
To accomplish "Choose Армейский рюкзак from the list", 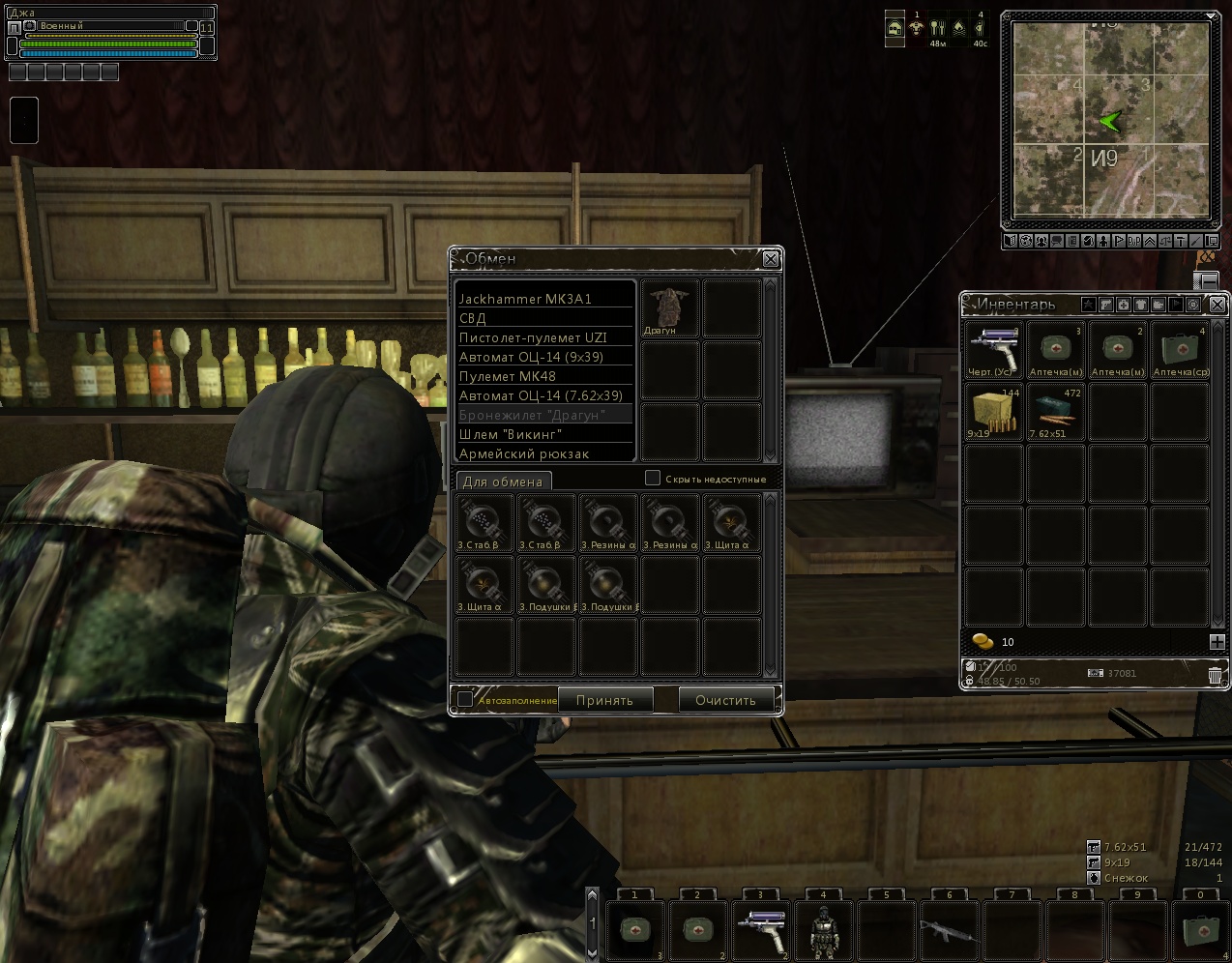I will coord(544,453).
